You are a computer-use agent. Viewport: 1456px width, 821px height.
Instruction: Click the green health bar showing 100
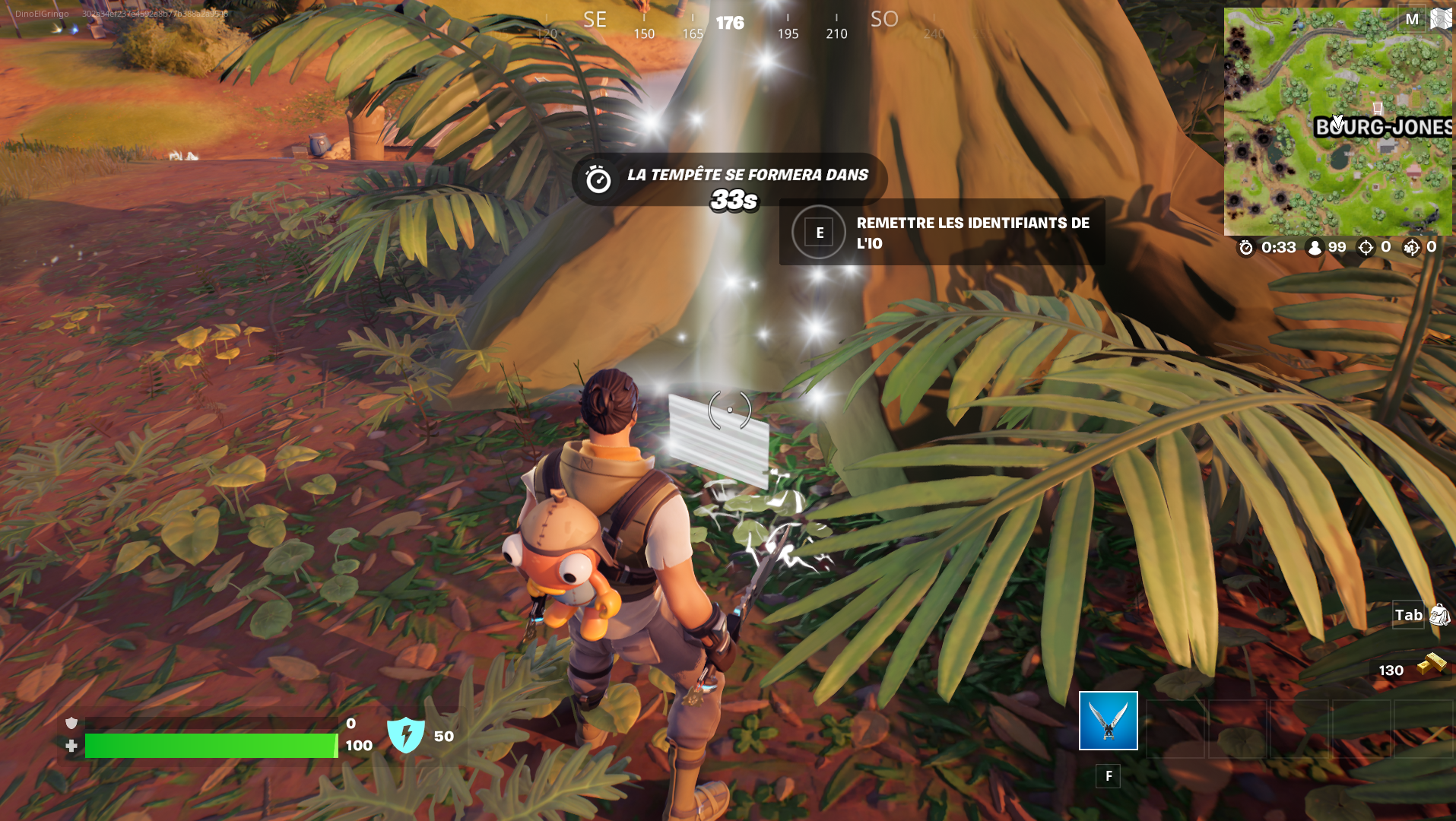(213, 745)
